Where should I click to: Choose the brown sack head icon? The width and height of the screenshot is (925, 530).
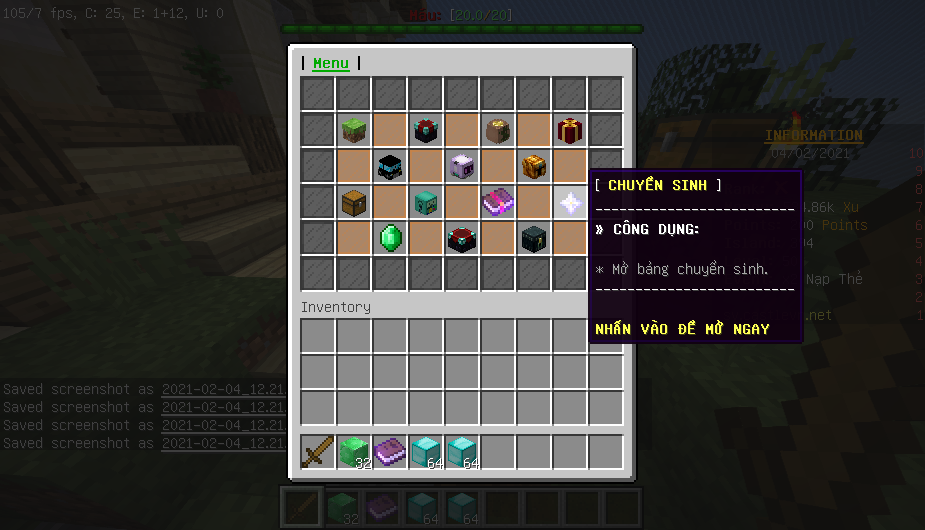(x=498, y=130)
